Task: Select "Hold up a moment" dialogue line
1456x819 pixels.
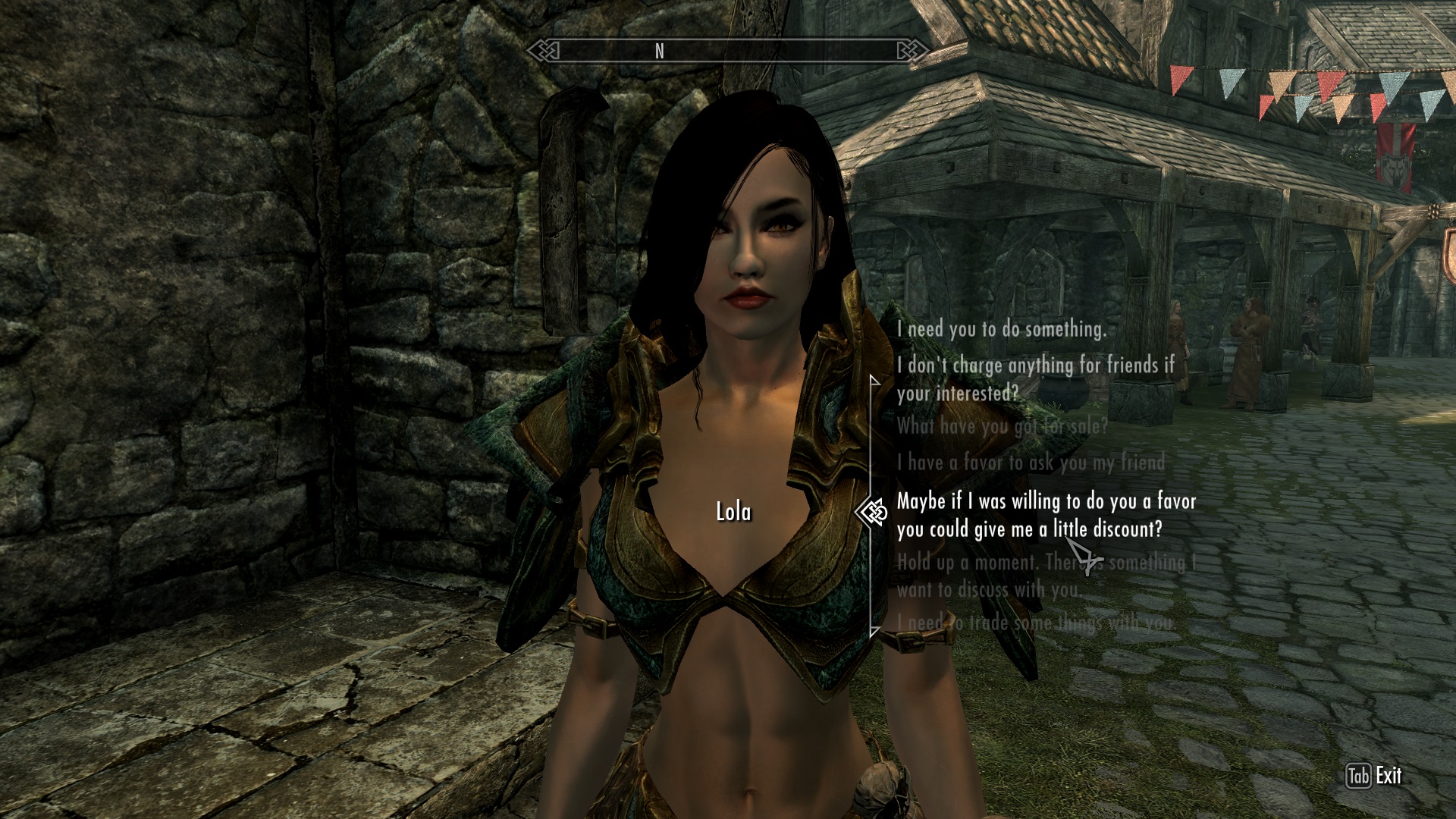Action: coord(1046,576)
